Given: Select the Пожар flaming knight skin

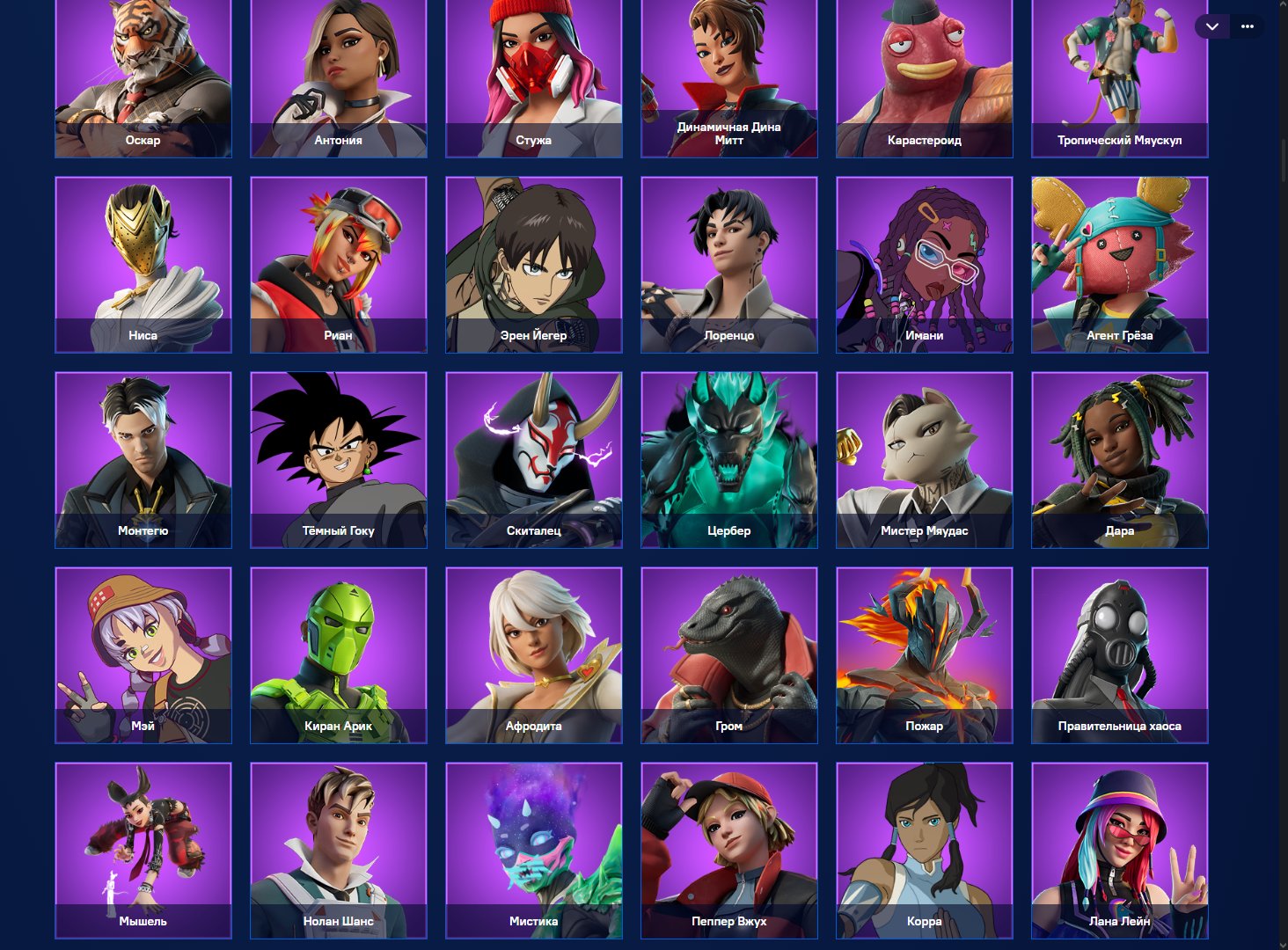Looking at the screenshot, I should (924, 647).
